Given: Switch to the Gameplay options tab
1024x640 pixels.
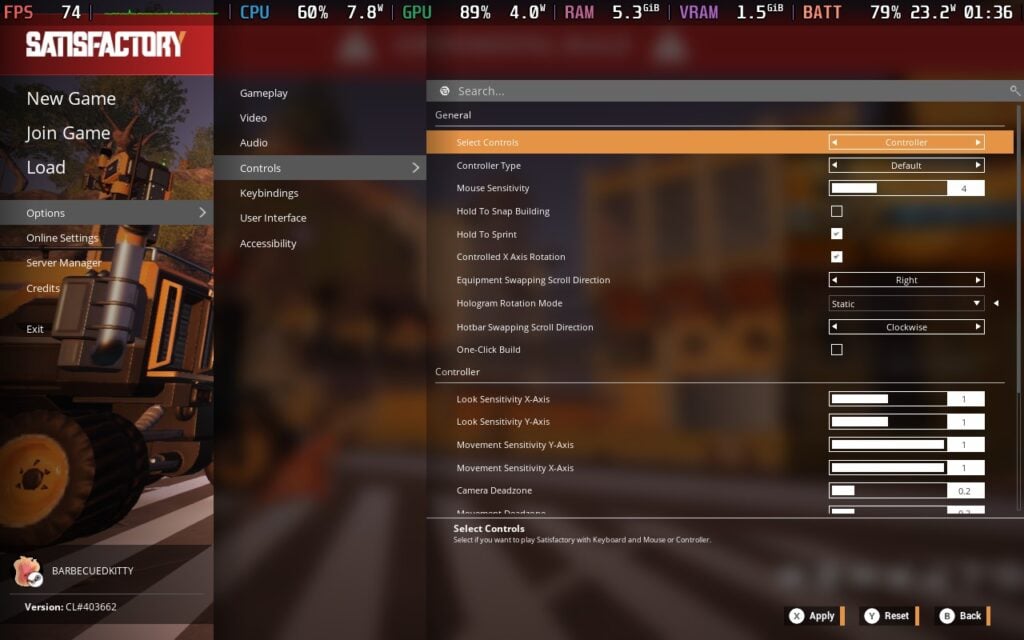Looking at the screenshot, I should 264,93.
